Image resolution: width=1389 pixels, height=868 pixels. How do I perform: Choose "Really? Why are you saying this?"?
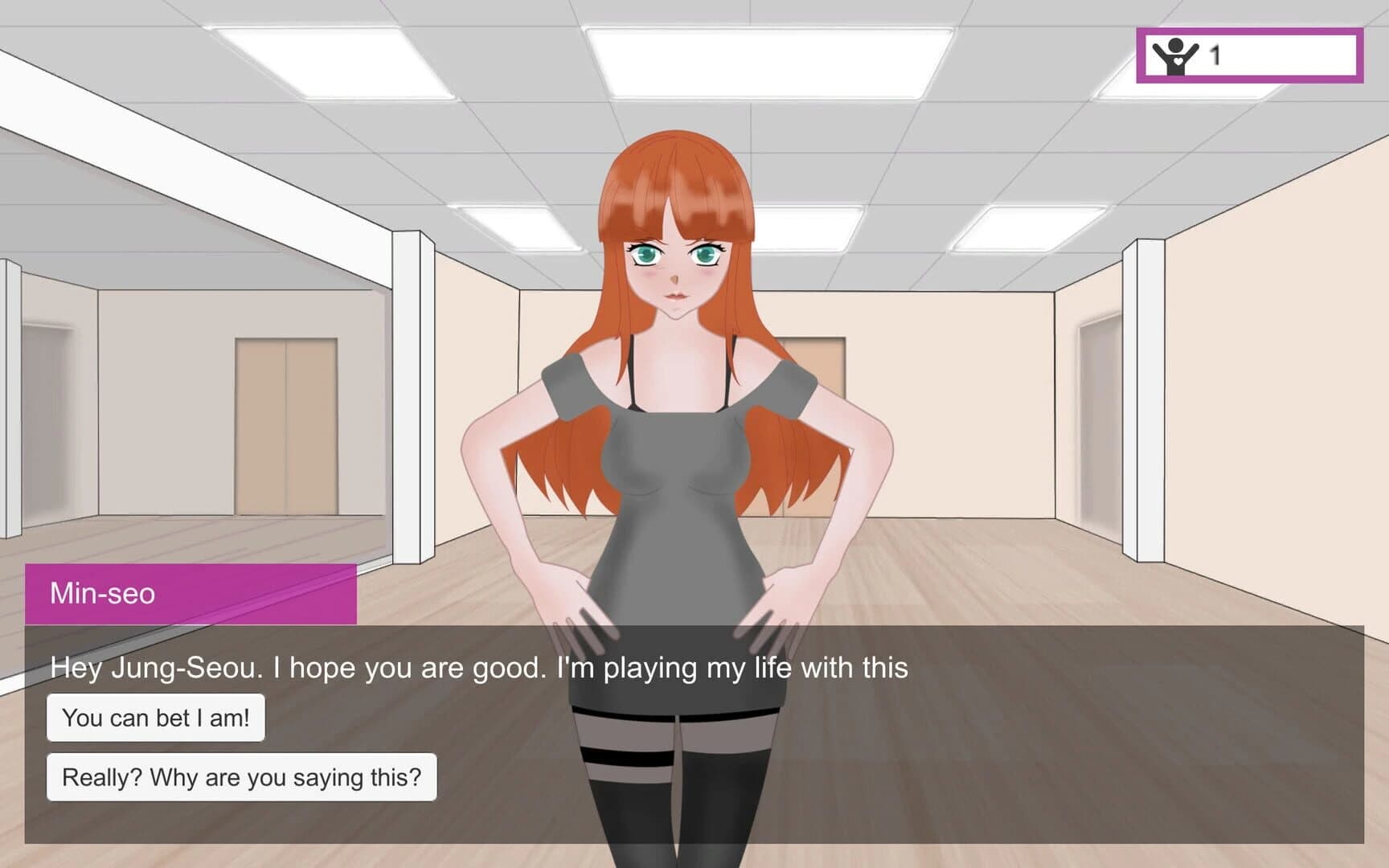coord(241,776)
